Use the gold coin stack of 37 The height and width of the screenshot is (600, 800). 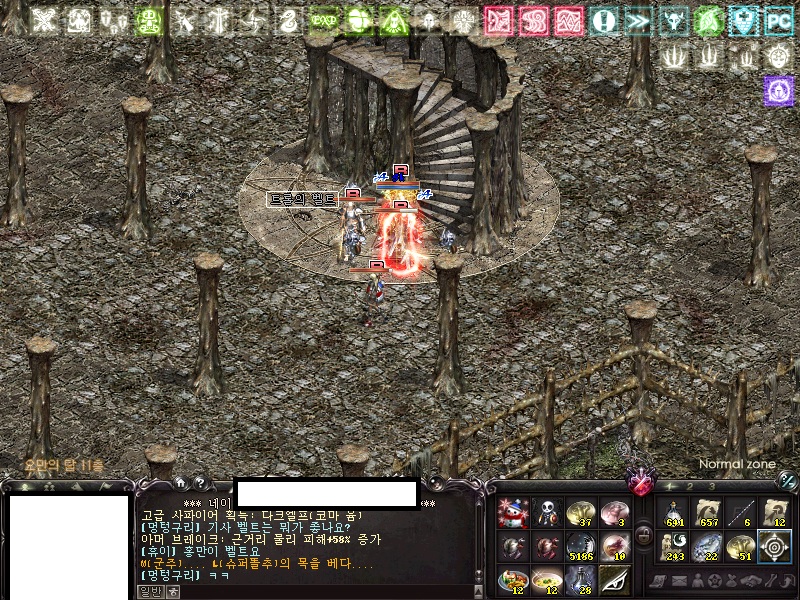coord(580,513)
